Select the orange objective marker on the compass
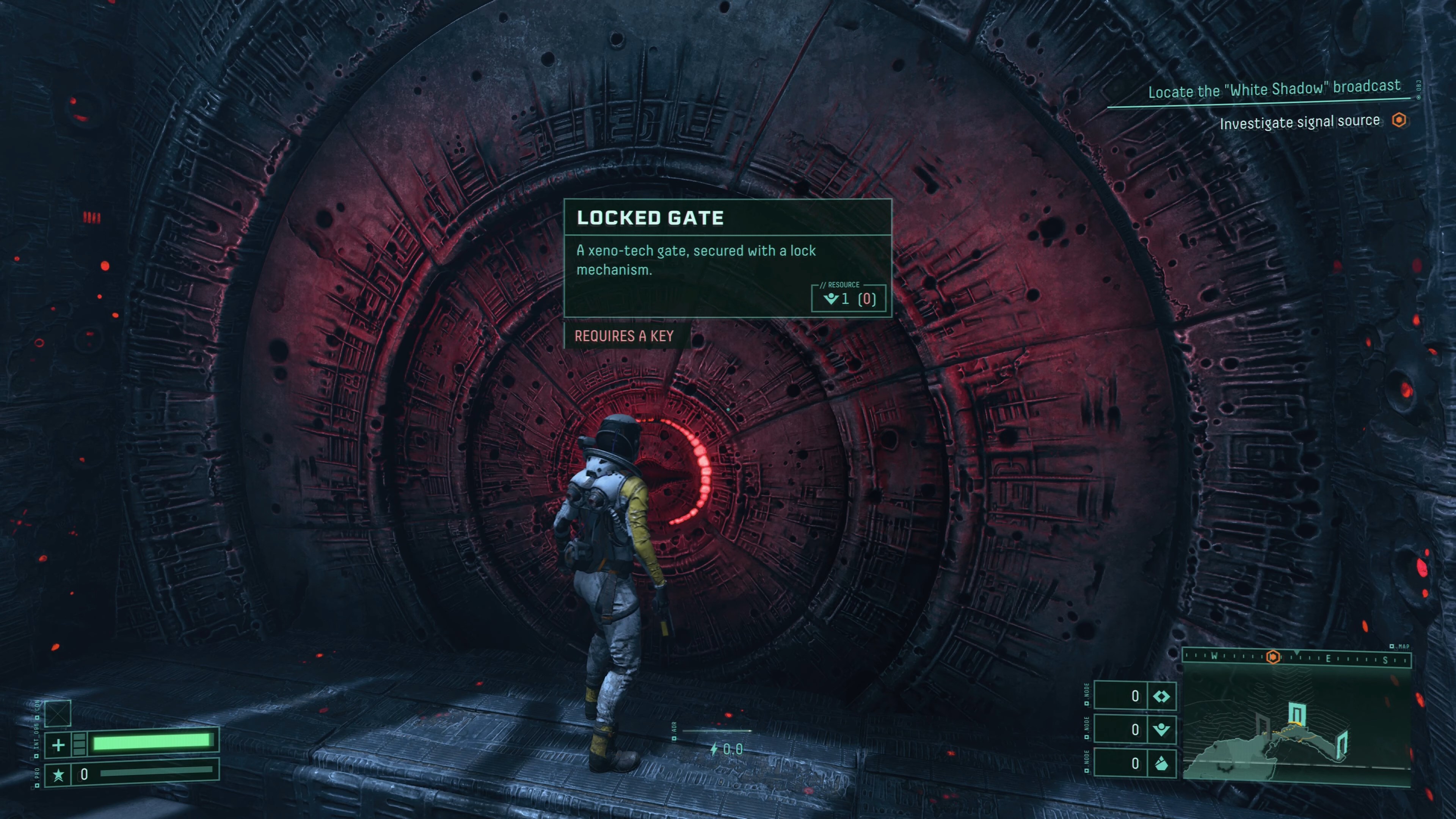Viewport: 1456px width, 819px height. pos(1273,657)
